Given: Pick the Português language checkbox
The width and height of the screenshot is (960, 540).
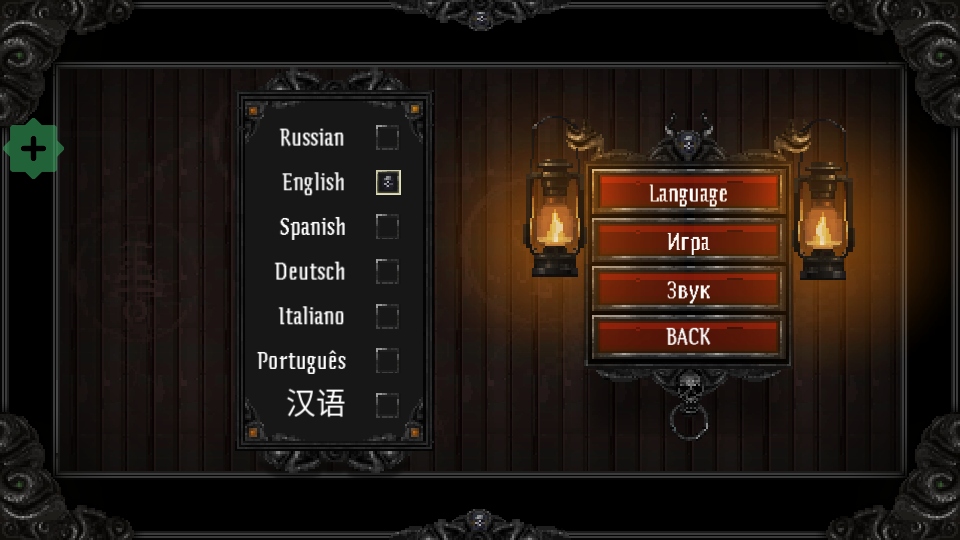Looking at the screenshot, I should 387,360.
